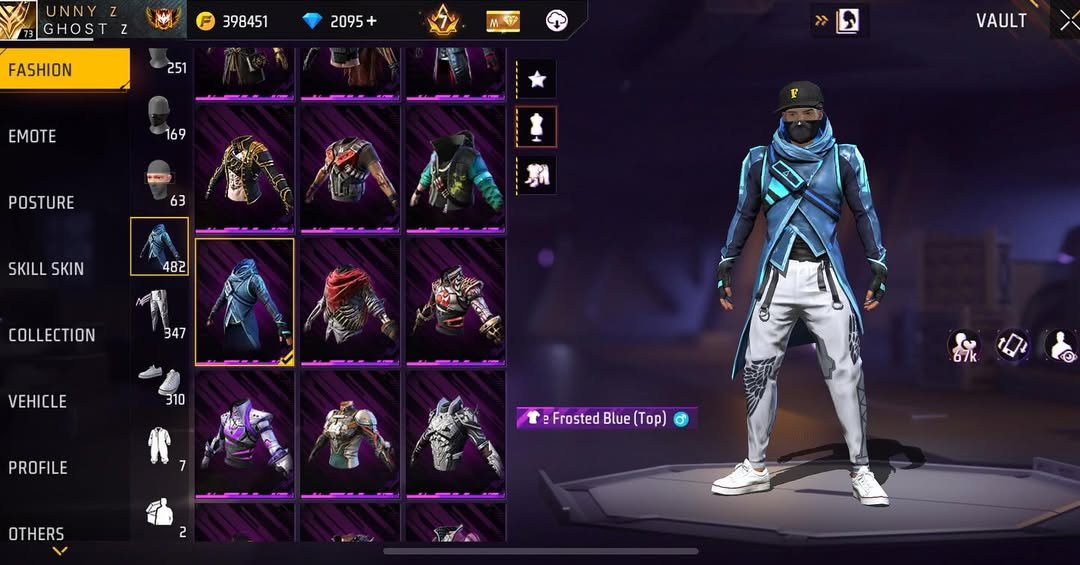Screen dimensions: 1080x565
Task: Choose the pants category showing 347
Action: tap(159, 312)
